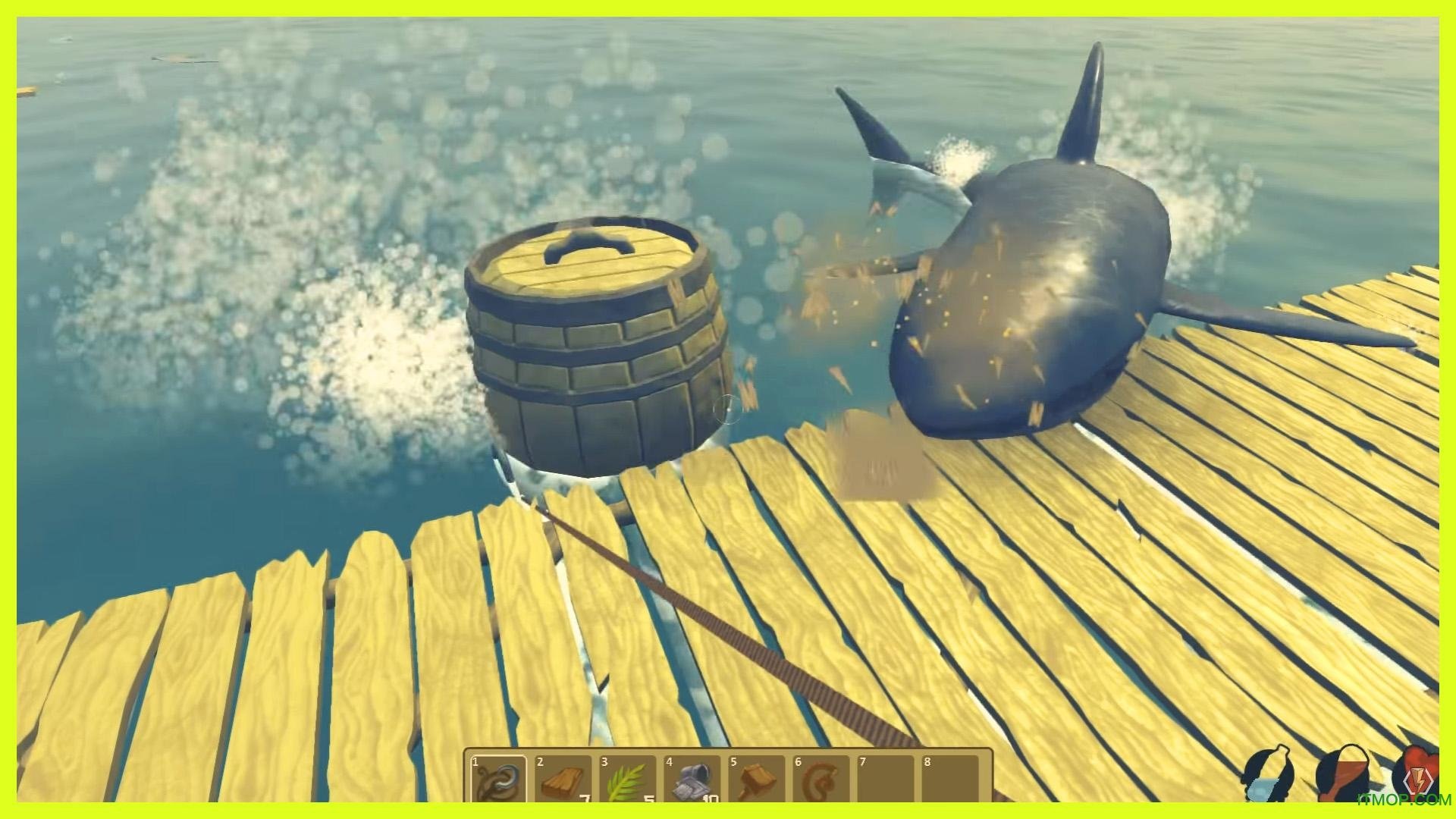Select the scrap metal hotbar slot

[x=692, y=779]
